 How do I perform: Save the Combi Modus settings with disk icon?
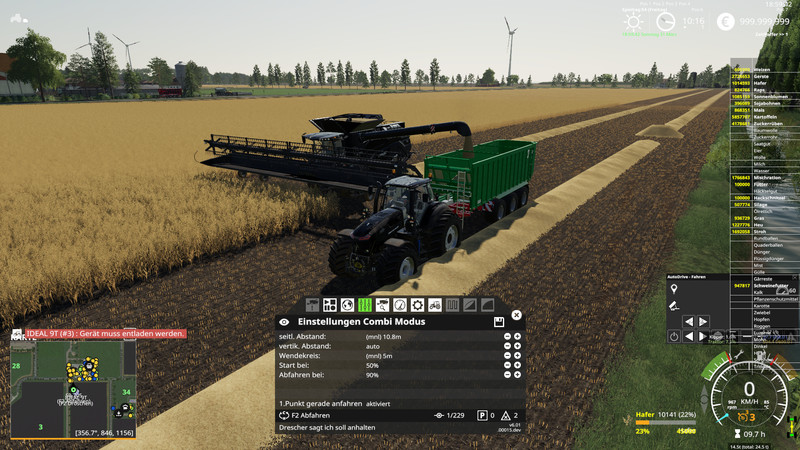(x=498, y=322)
